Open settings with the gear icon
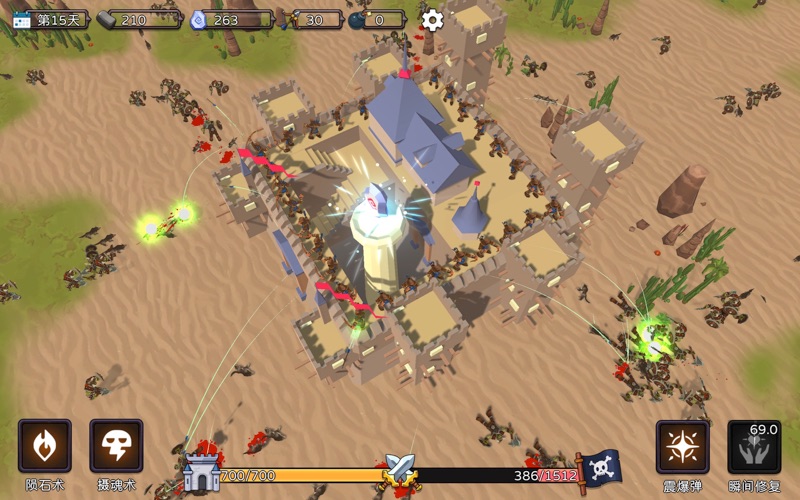Screen dimensions: 800x500 pyautogui.click(x=432, y=20)
